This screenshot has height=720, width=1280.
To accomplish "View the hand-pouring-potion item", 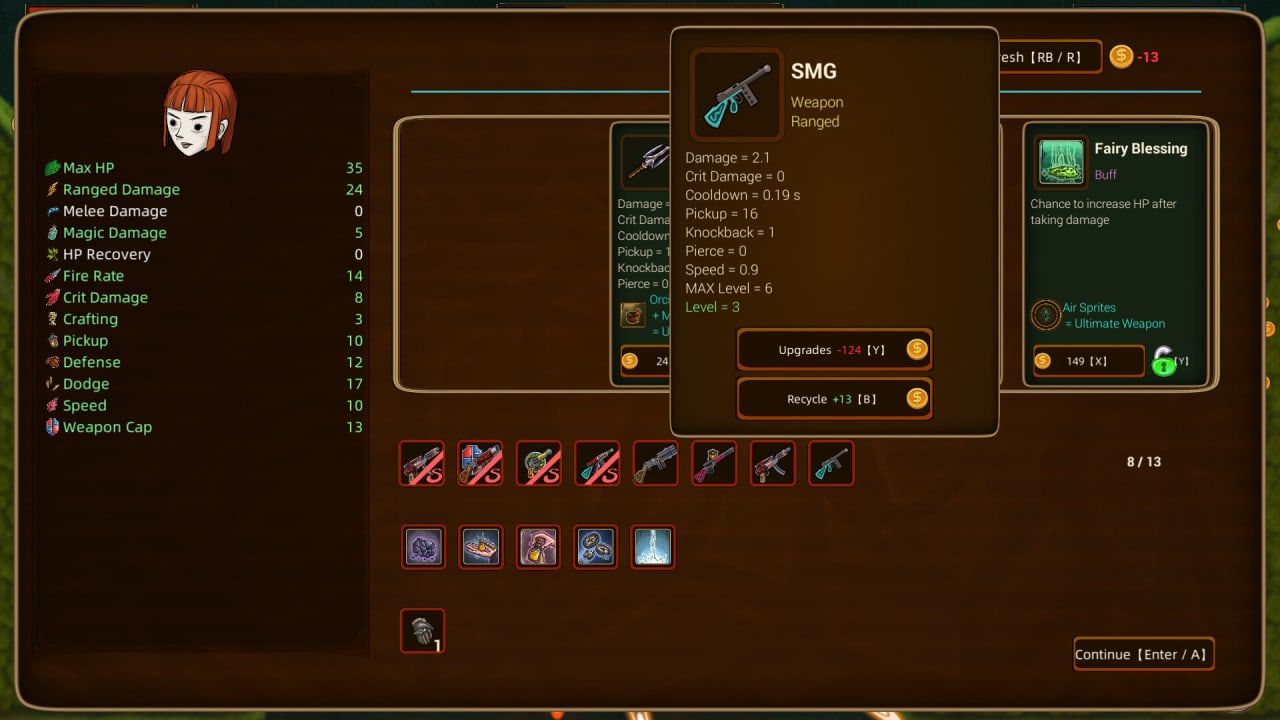I will coord(538,547).
